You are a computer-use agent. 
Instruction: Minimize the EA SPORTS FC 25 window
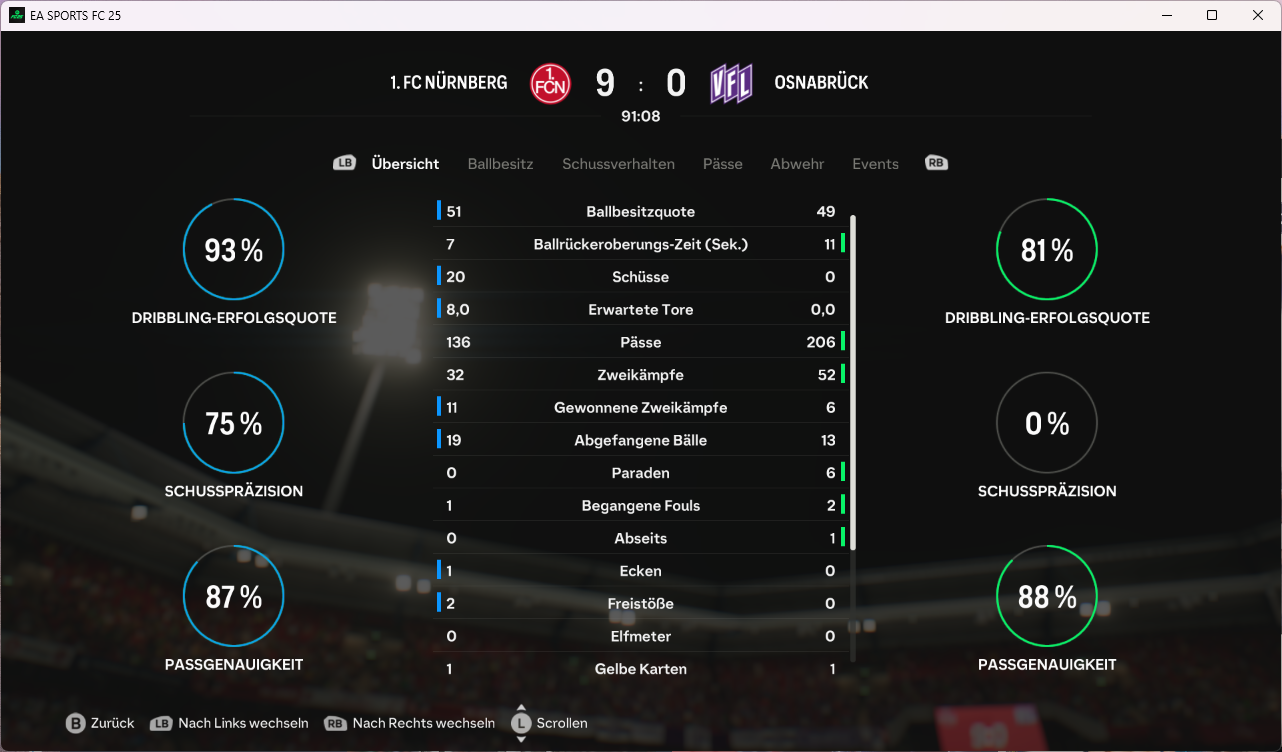coord(1166,15)
